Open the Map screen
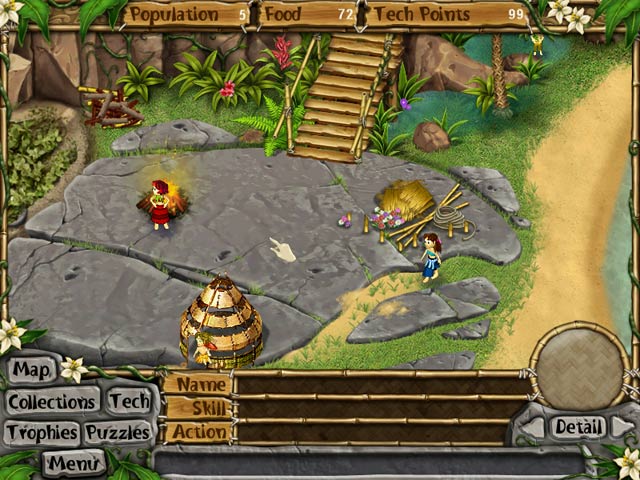This screenshot has width=640, height=480. coord(31,371)
